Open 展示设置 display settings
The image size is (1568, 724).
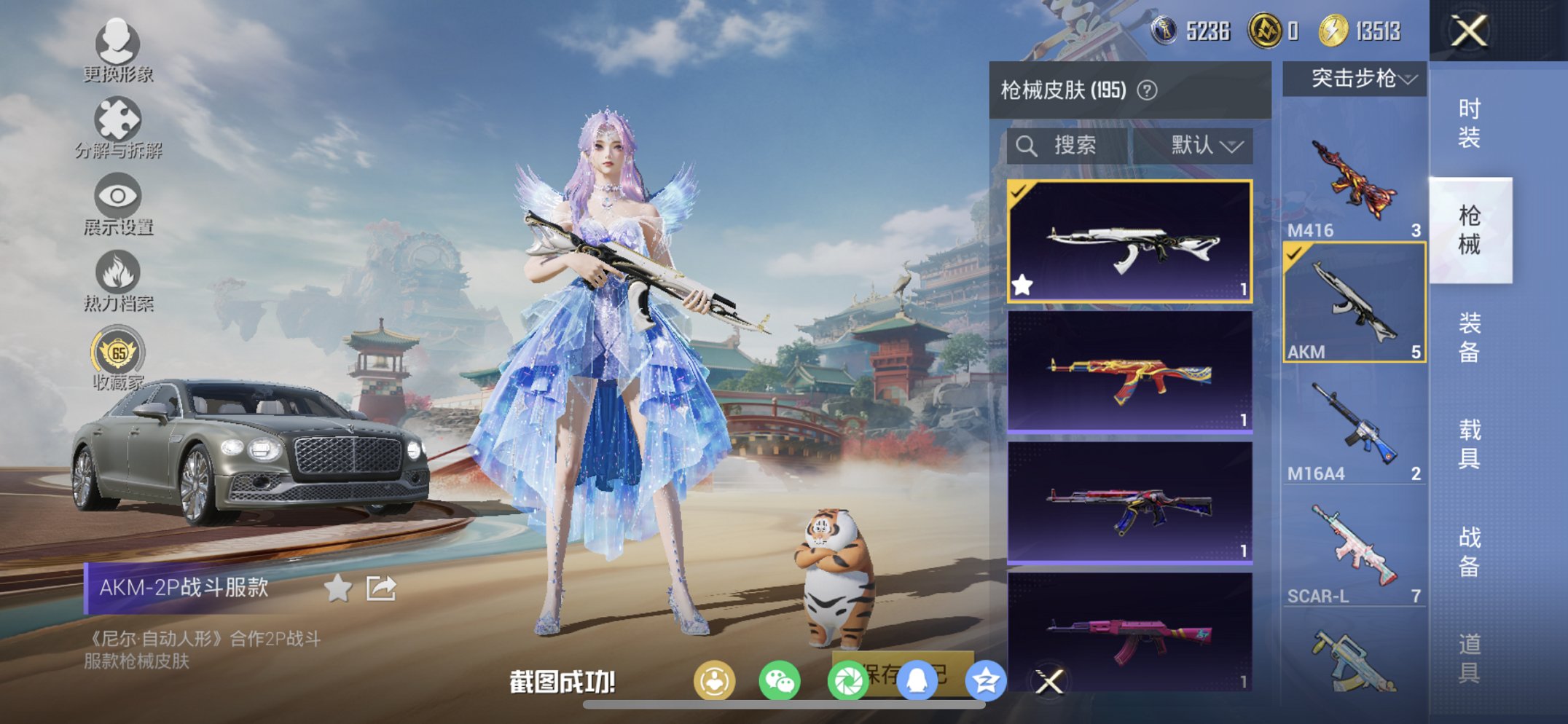pos(117,205)
